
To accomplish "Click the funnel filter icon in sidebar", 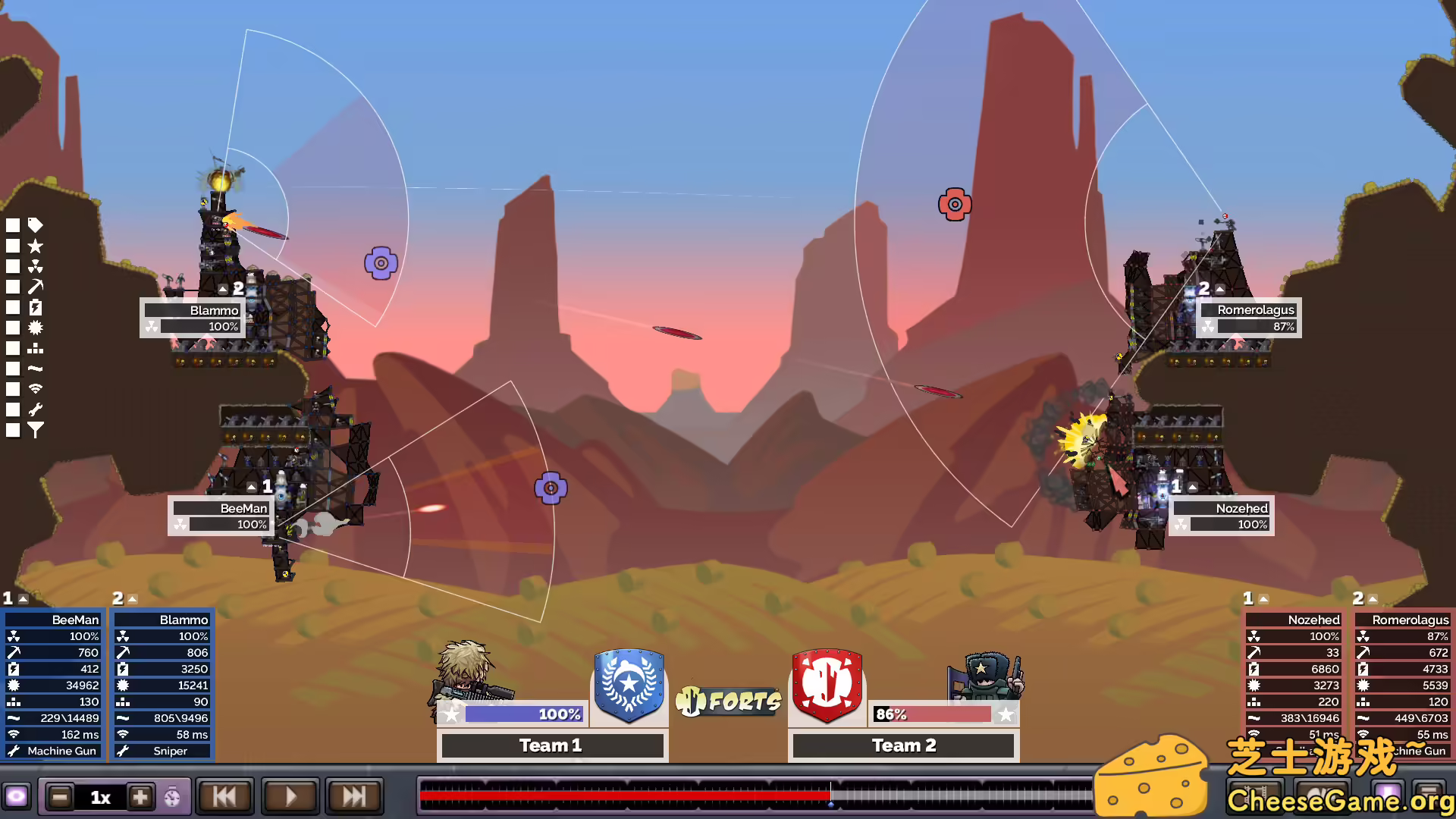I will (x=36, y=430).
